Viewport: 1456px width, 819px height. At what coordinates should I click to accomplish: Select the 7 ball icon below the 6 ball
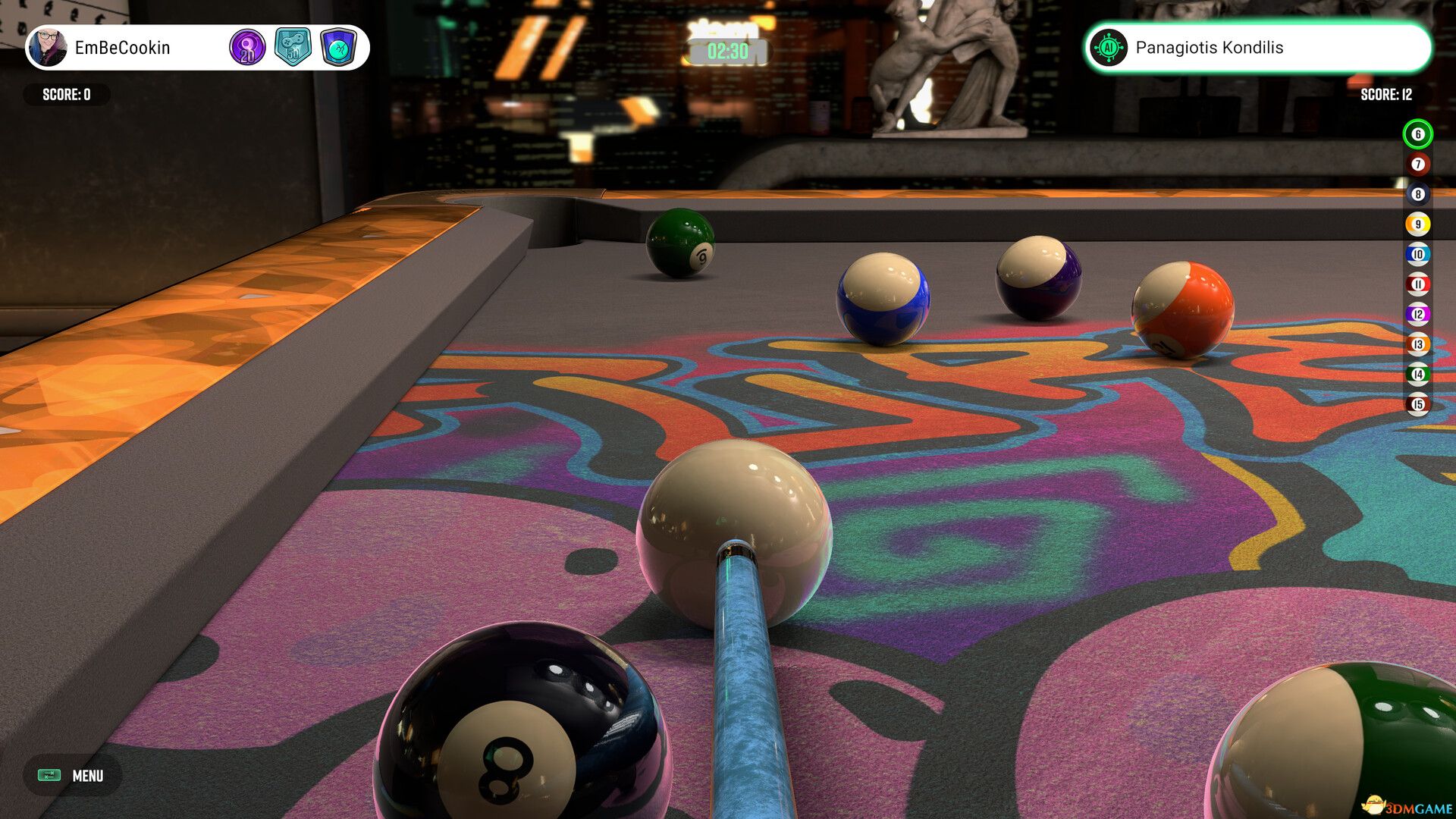[1417, 164]
